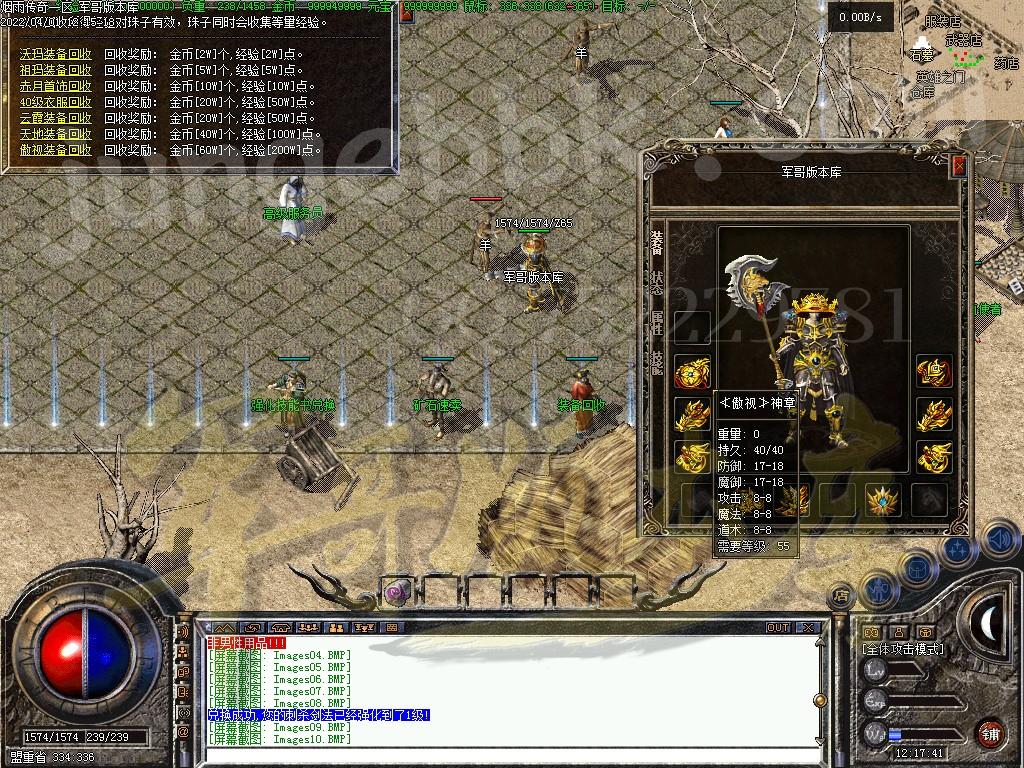Choose the 祖玛装备回收 recycle option

(55, 70)
